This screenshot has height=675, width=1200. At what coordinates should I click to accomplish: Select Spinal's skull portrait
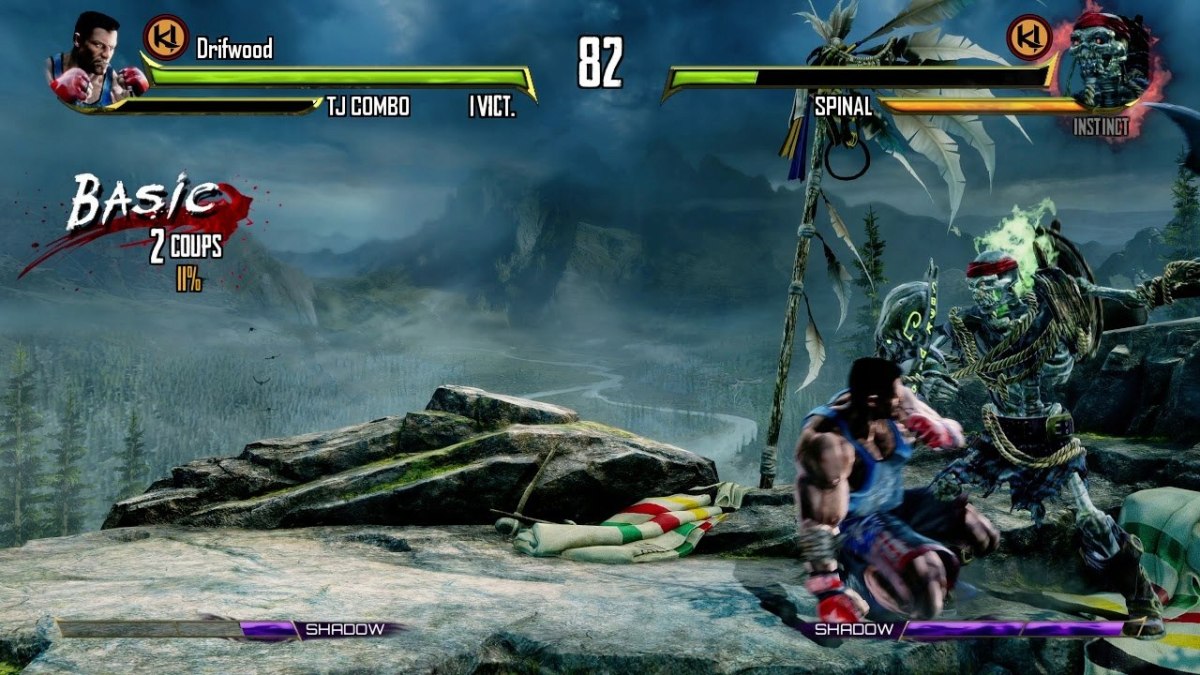click(x=1103, y=58)
